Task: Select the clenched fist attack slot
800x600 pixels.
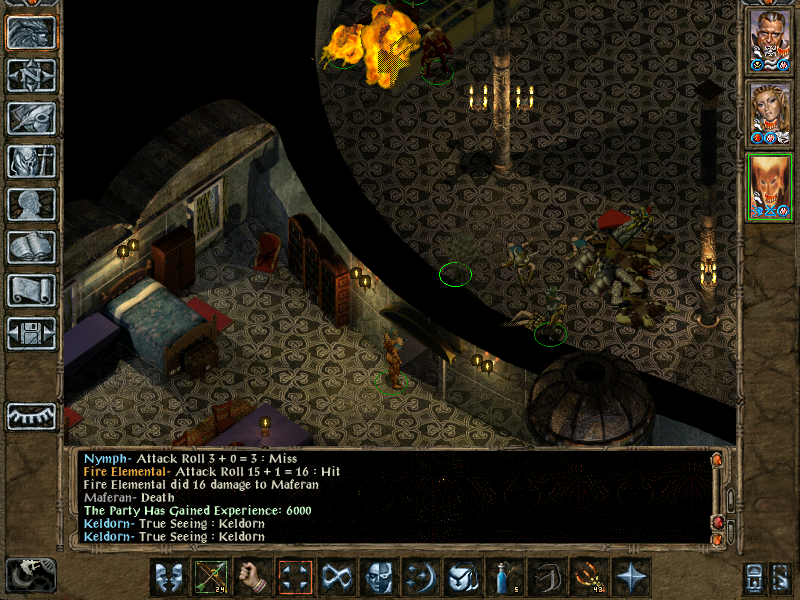Action: click(254, 577)
